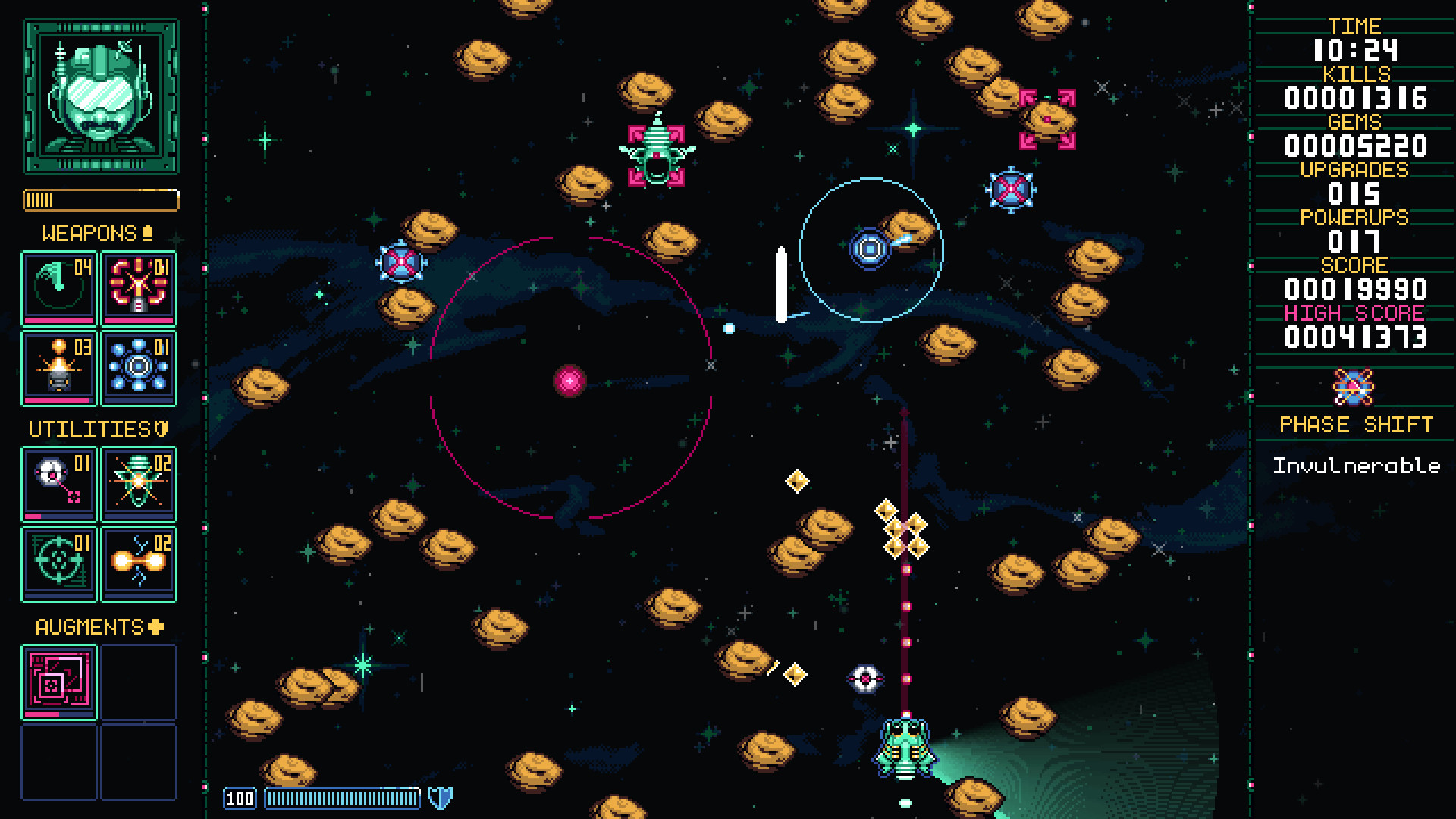The height and width of the screenshot is (819, 1456).
Task: Select the TIME counter reading 10:24
Action: [x=1357, y=50]
